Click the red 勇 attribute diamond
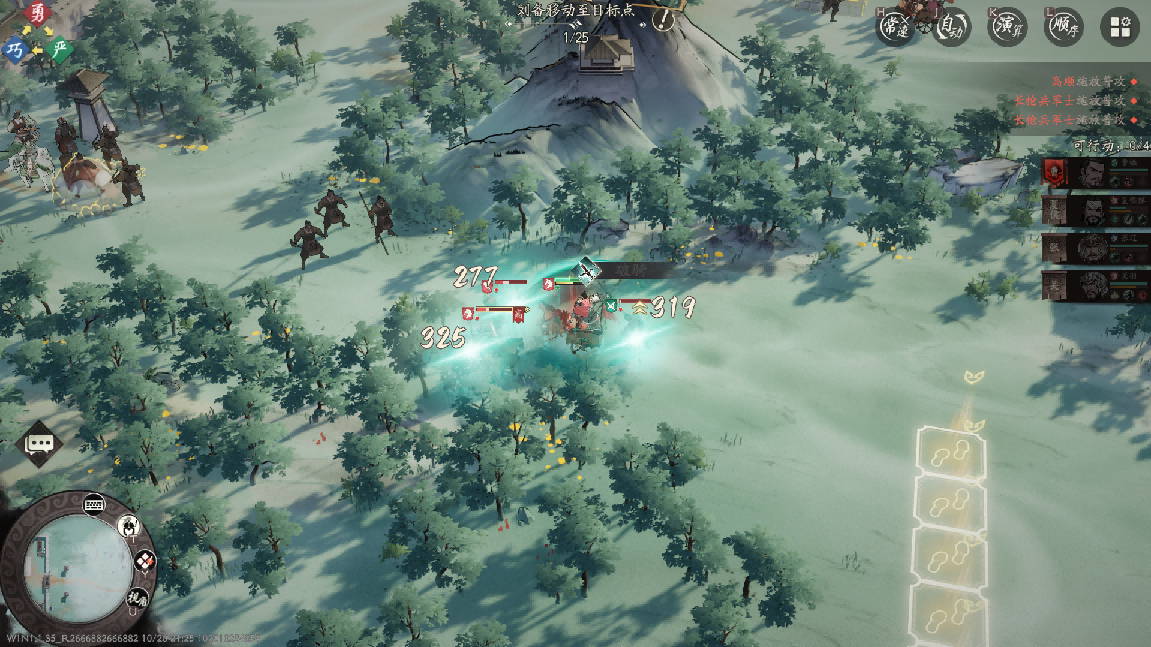The width and height of the screenshot is (1151, 647). click(38, 13)
